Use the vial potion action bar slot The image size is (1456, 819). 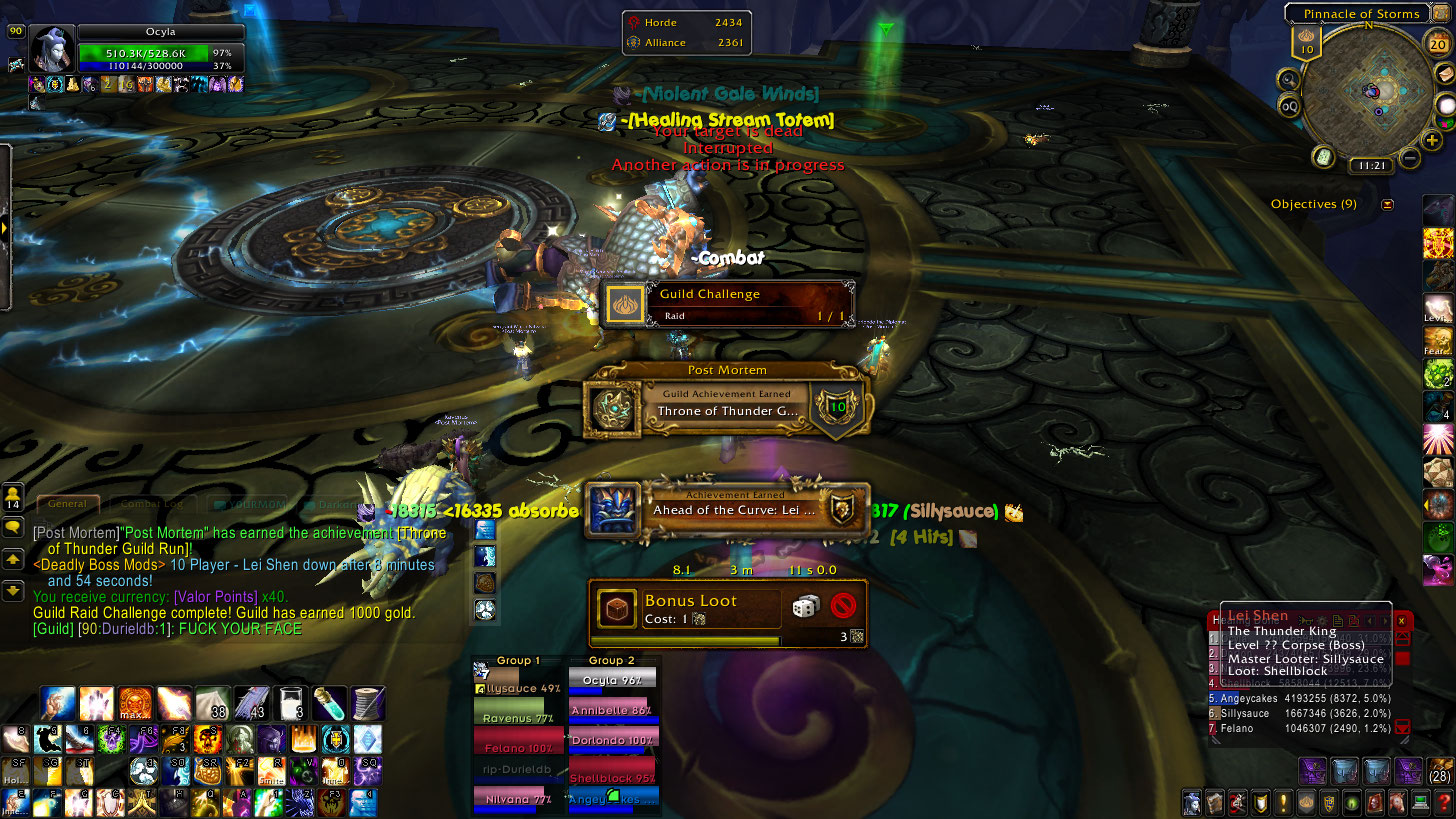[x=330, y=703]
